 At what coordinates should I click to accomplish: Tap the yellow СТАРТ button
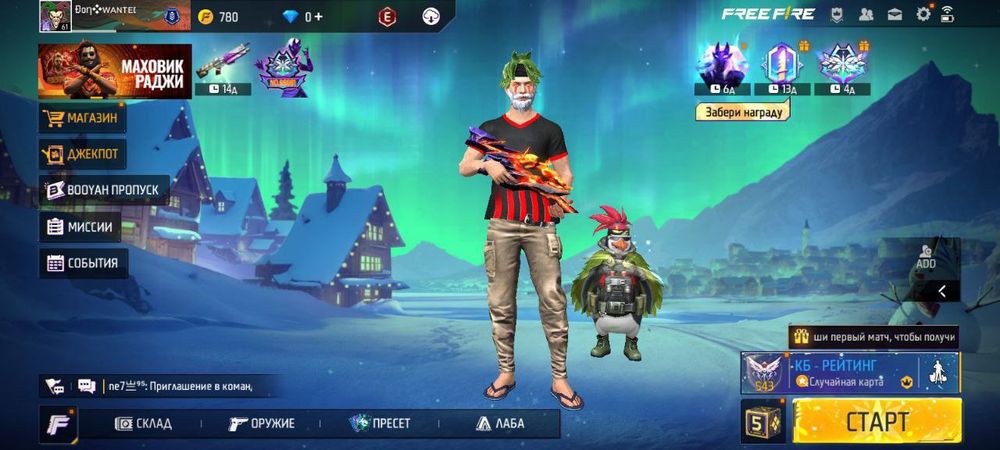[x=877, y=421]
